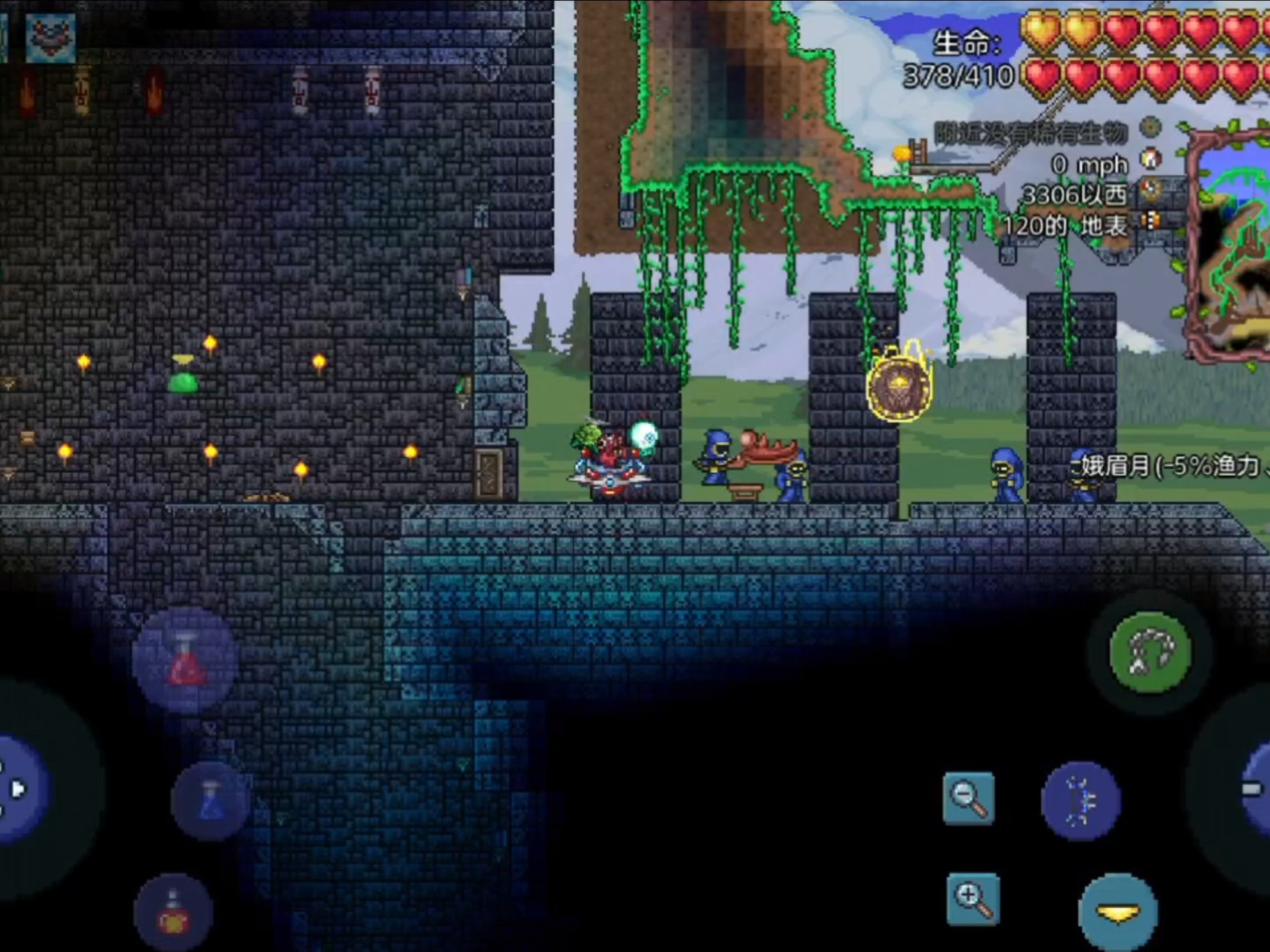
Task: Open the vine-framed minimap
Action: click(1230, 245)
